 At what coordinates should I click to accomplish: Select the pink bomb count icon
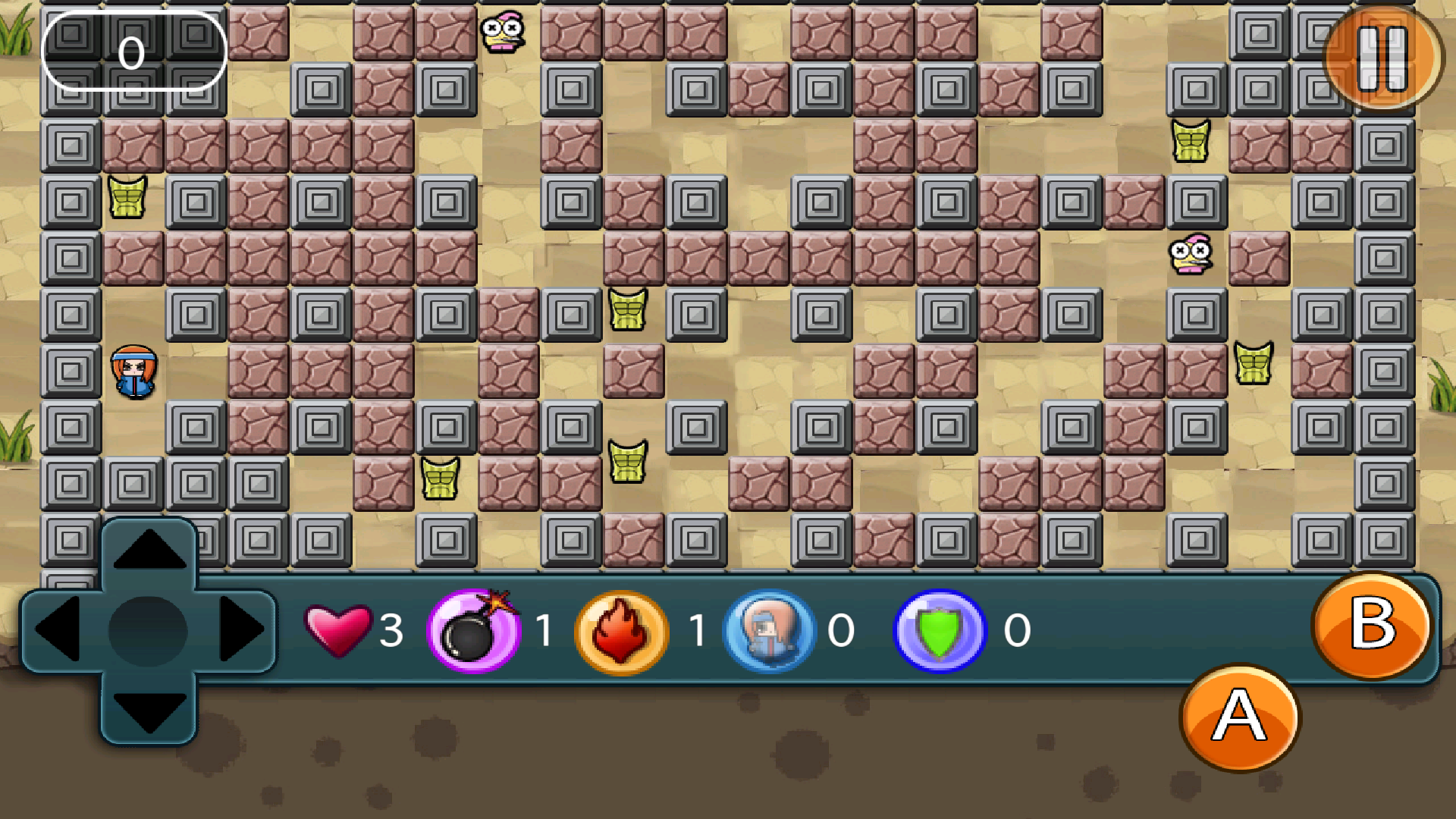474,631
